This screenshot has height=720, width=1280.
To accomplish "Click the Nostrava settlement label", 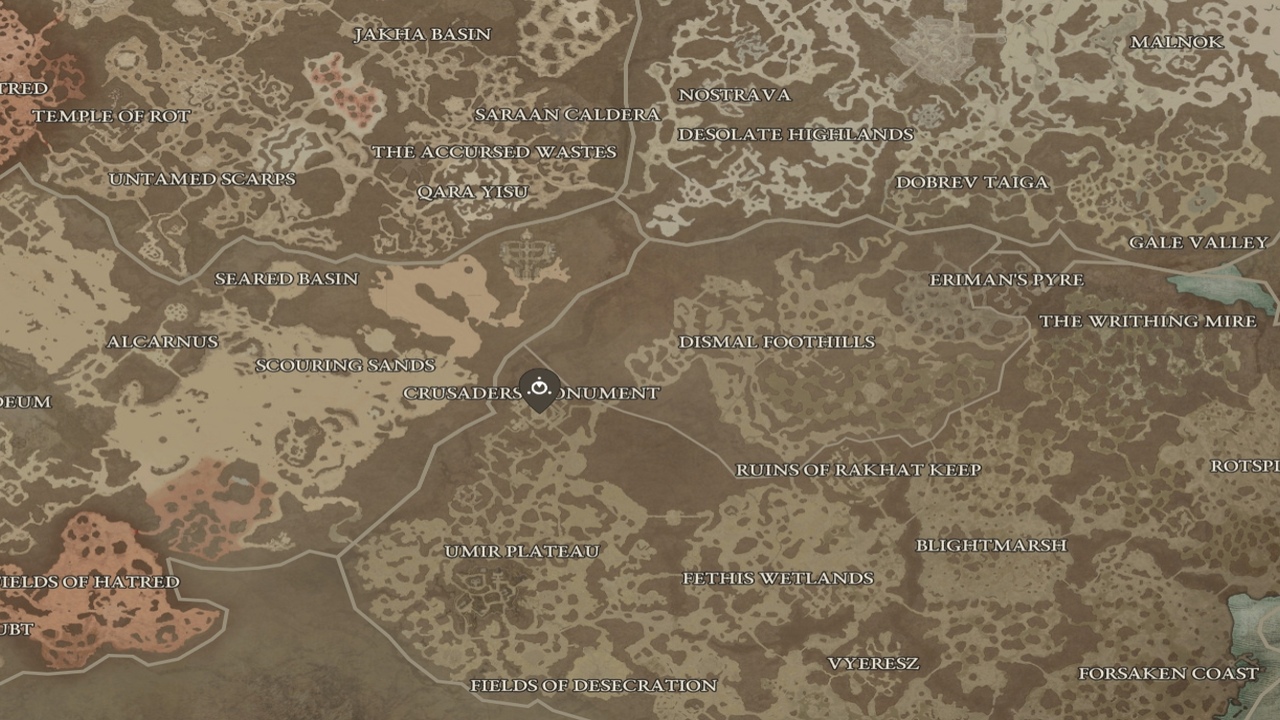I will point(735,95).
